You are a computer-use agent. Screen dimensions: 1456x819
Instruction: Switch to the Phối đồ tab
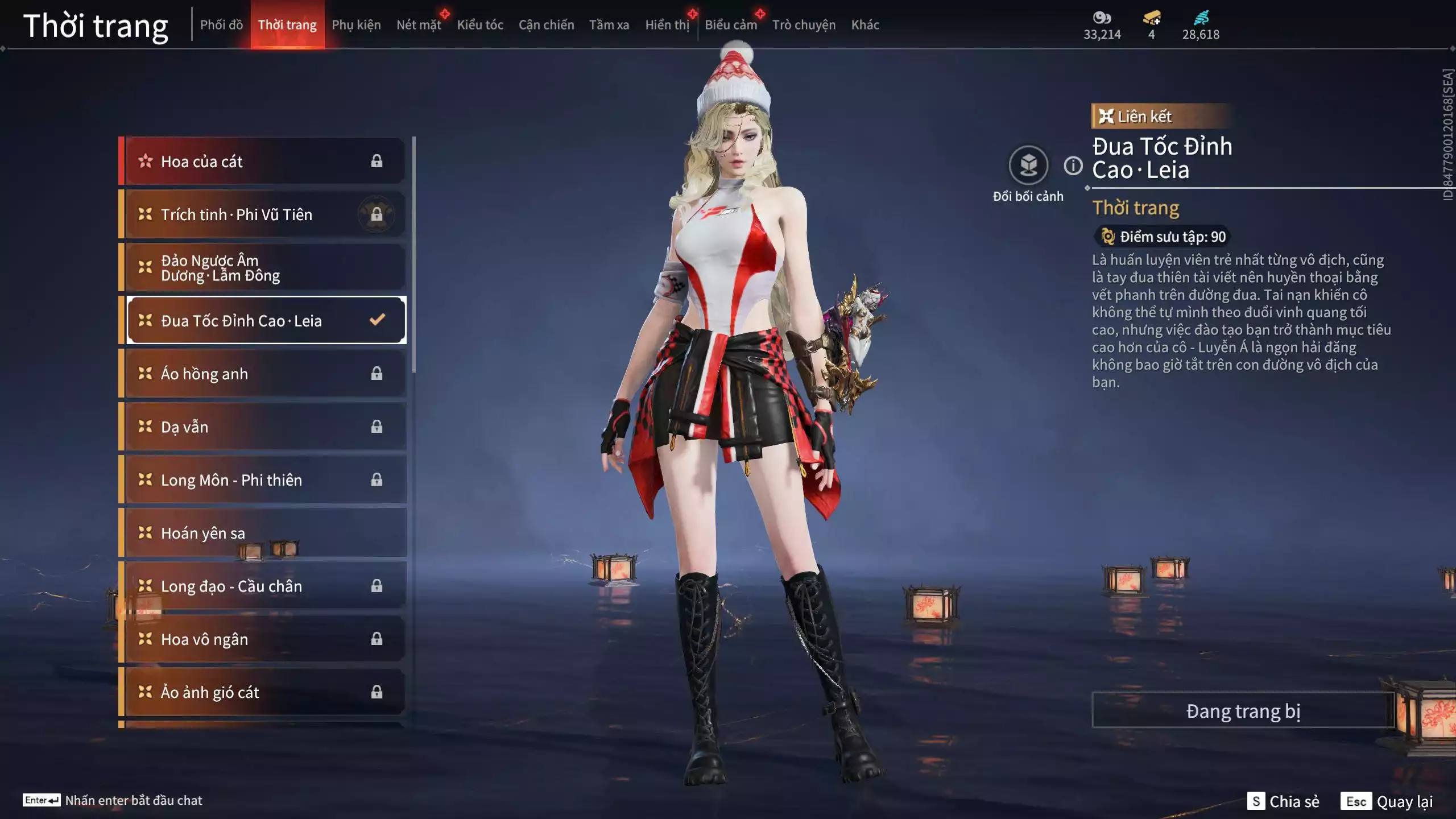[x=221, y=25]
